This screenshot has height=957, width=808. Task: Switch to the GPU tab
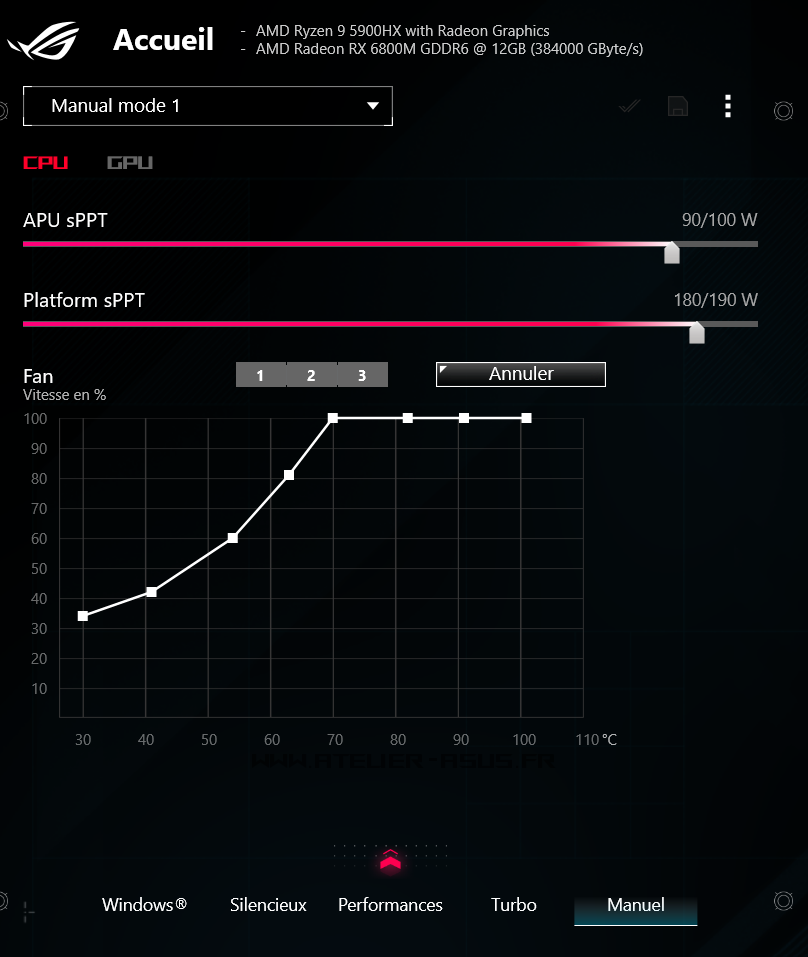tap(130, 163)
